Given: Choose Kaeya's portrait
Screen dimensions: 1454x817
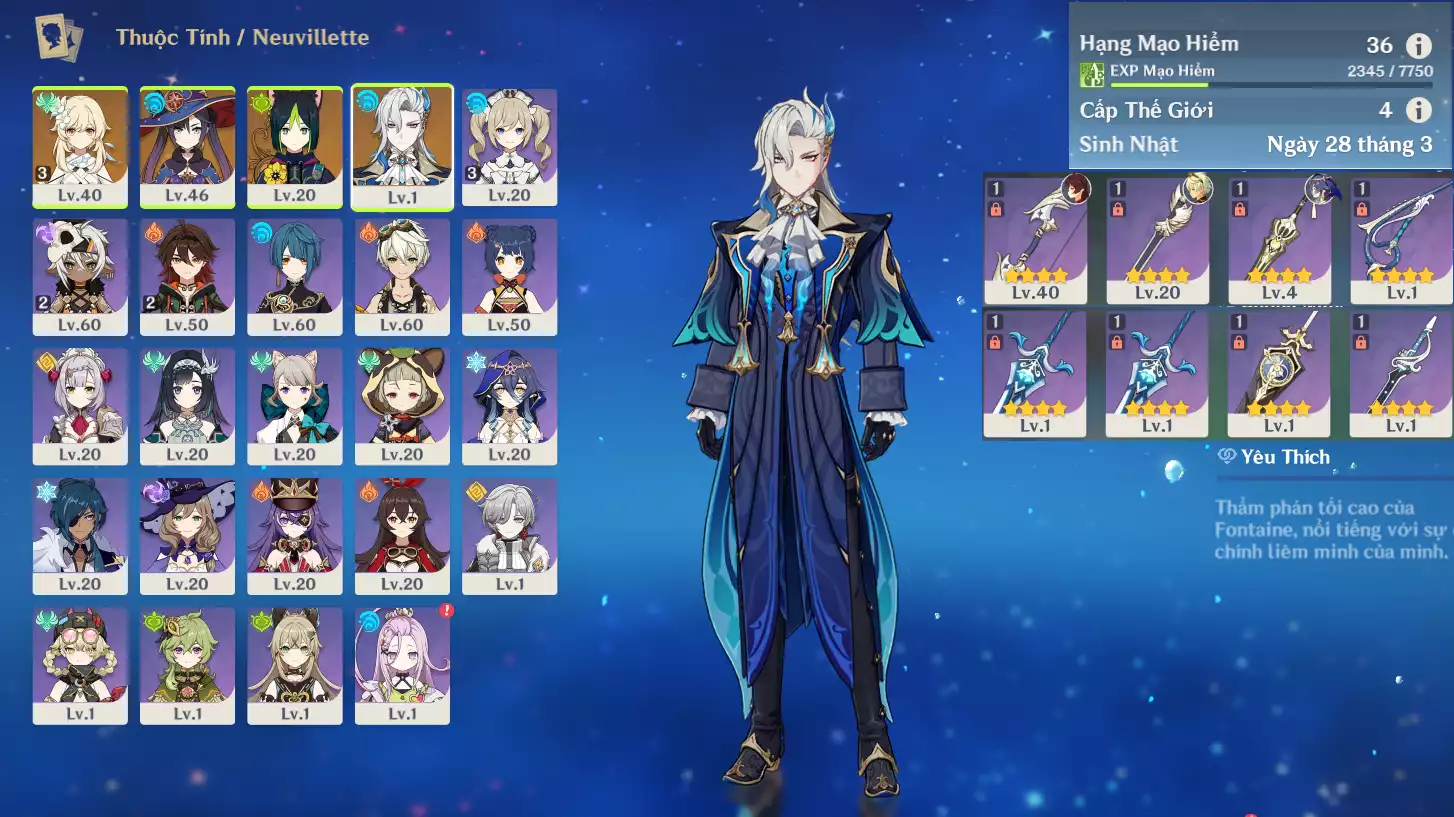Looking at the screenshot, I should point(80,535).
